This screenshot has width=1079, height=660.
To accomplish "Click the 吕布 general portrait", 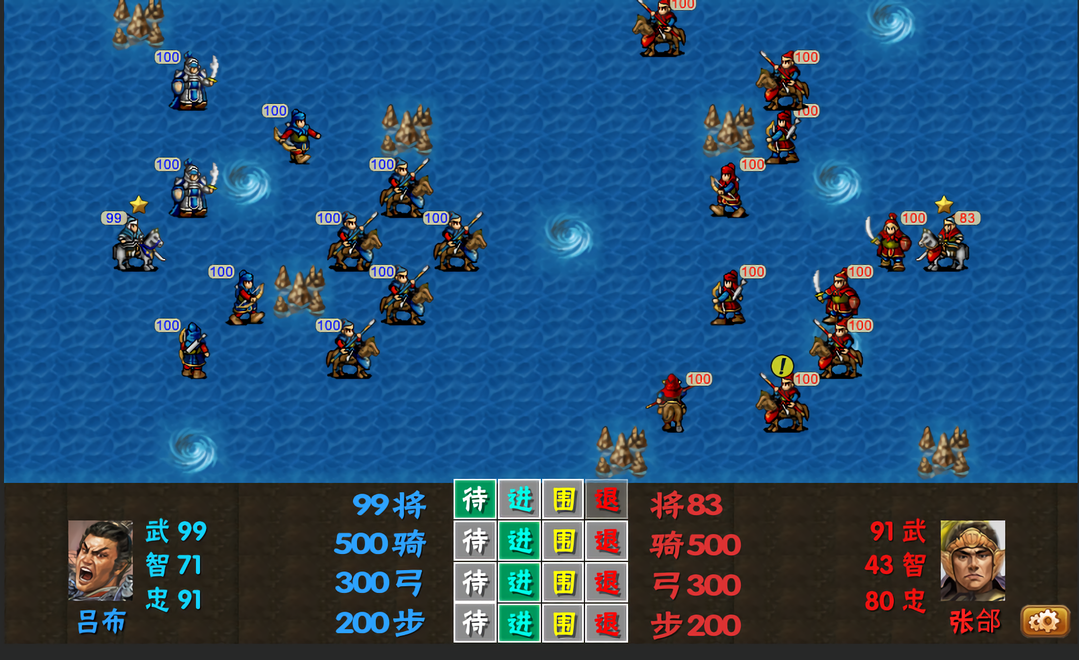I will click(100, 561).
